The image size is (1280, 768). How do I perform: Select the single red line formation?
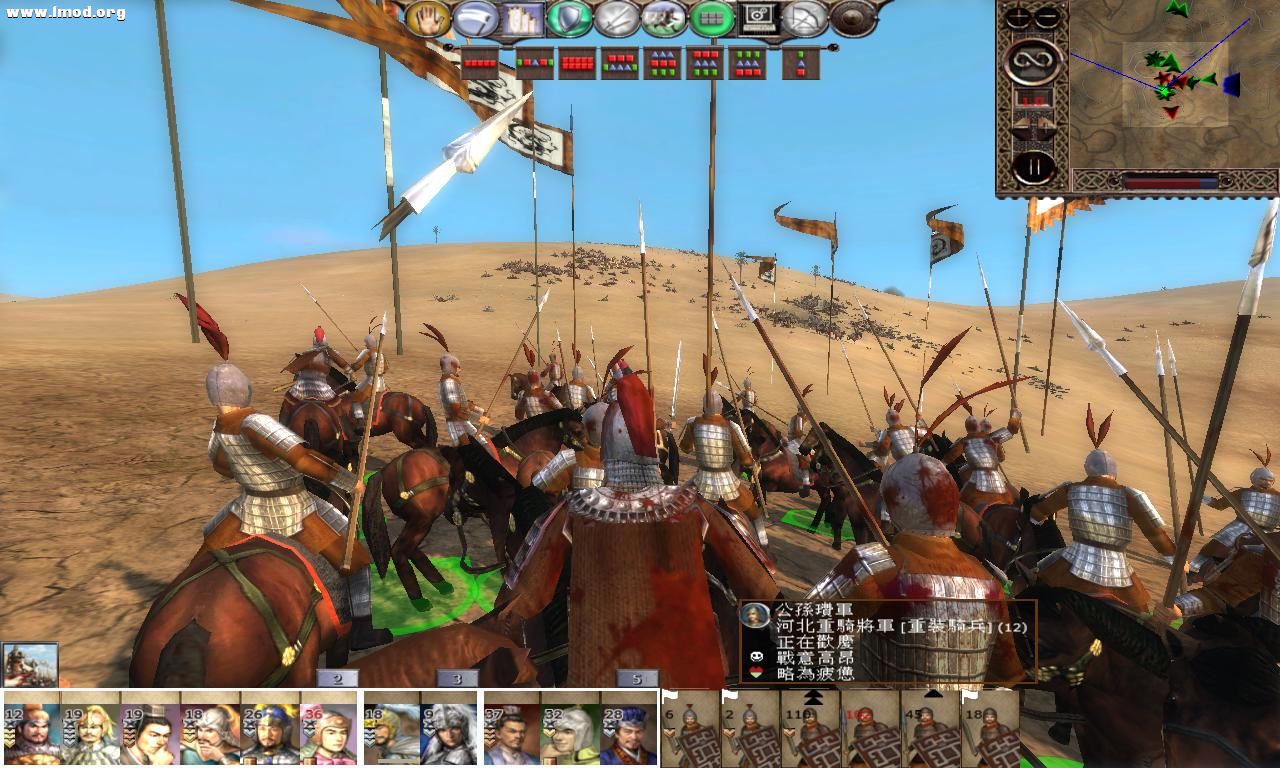coord(479,63)
